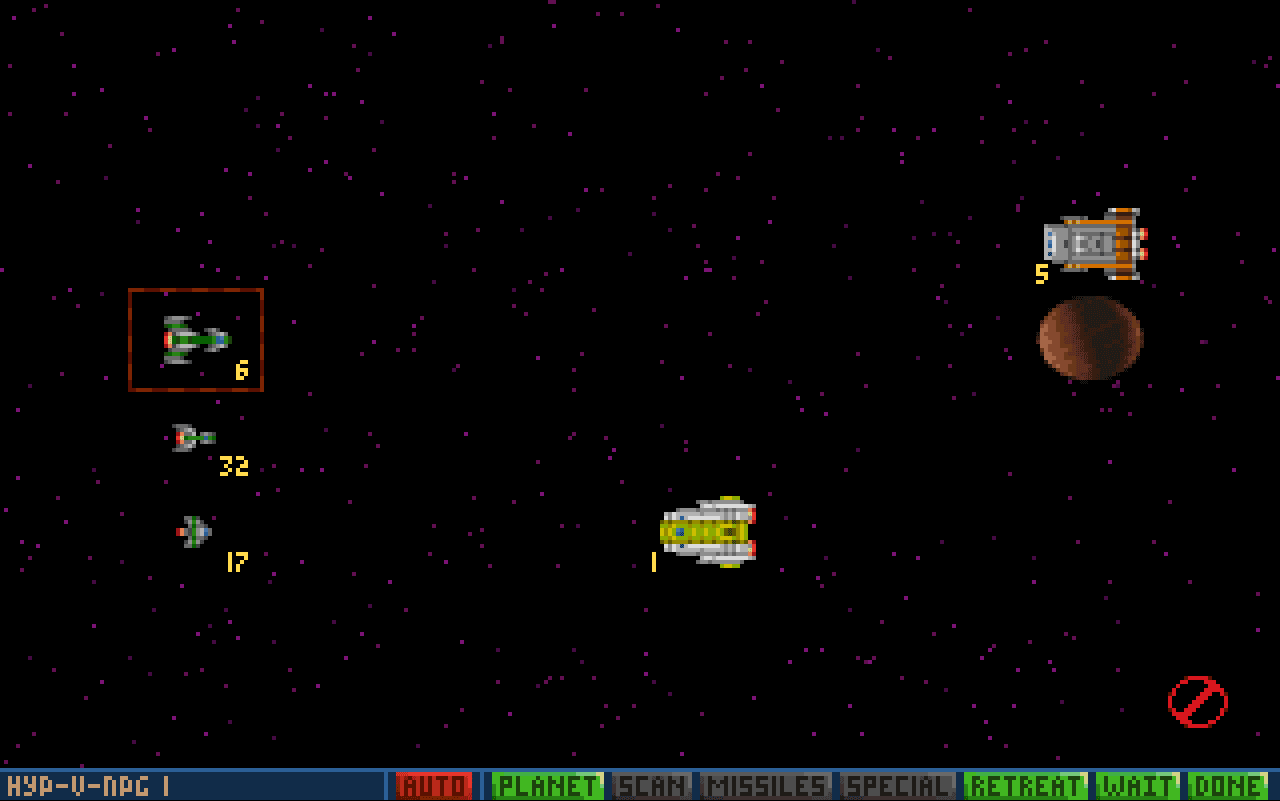Activate the SPECIAL button
Image resolution: width=1280 pixels, height=801 pixels.
click(898, 786)
